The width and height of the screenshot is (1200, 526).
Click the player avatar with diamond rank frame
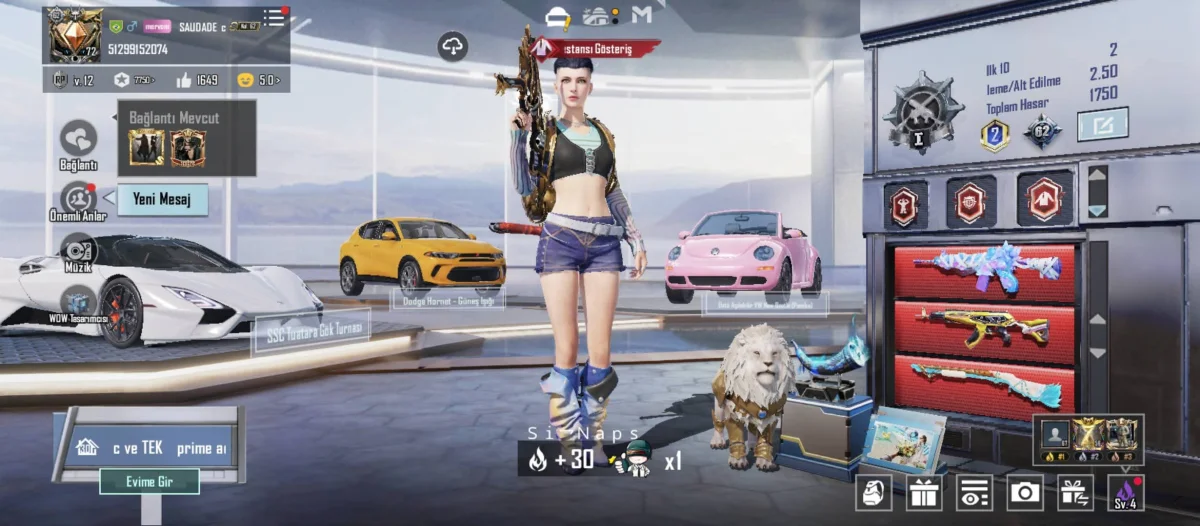75,34
